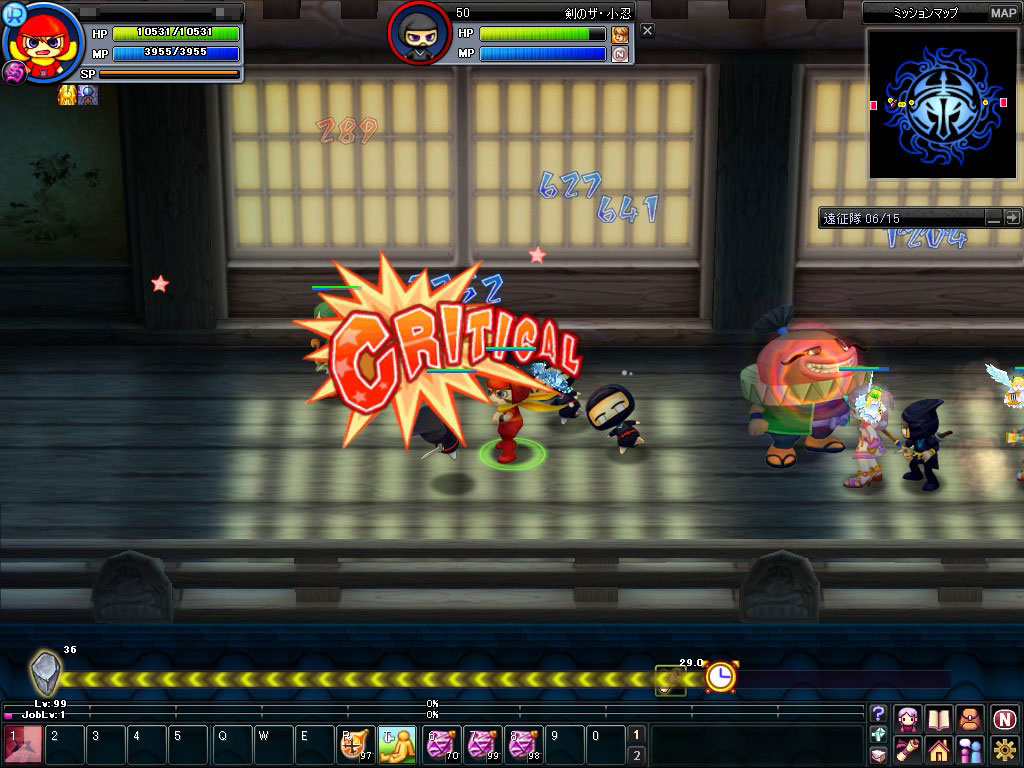Open the help question mark menu
This screenshot has width=1024, height=768.
[879, 714]
